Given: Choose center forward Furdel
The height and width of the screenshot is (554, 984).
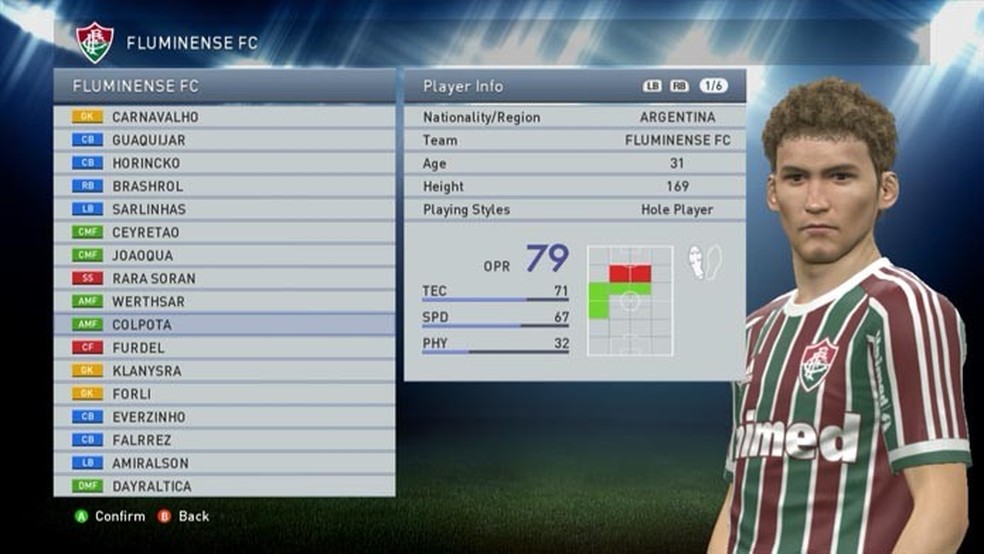Looking at the screenshot, I should (224, 348).
